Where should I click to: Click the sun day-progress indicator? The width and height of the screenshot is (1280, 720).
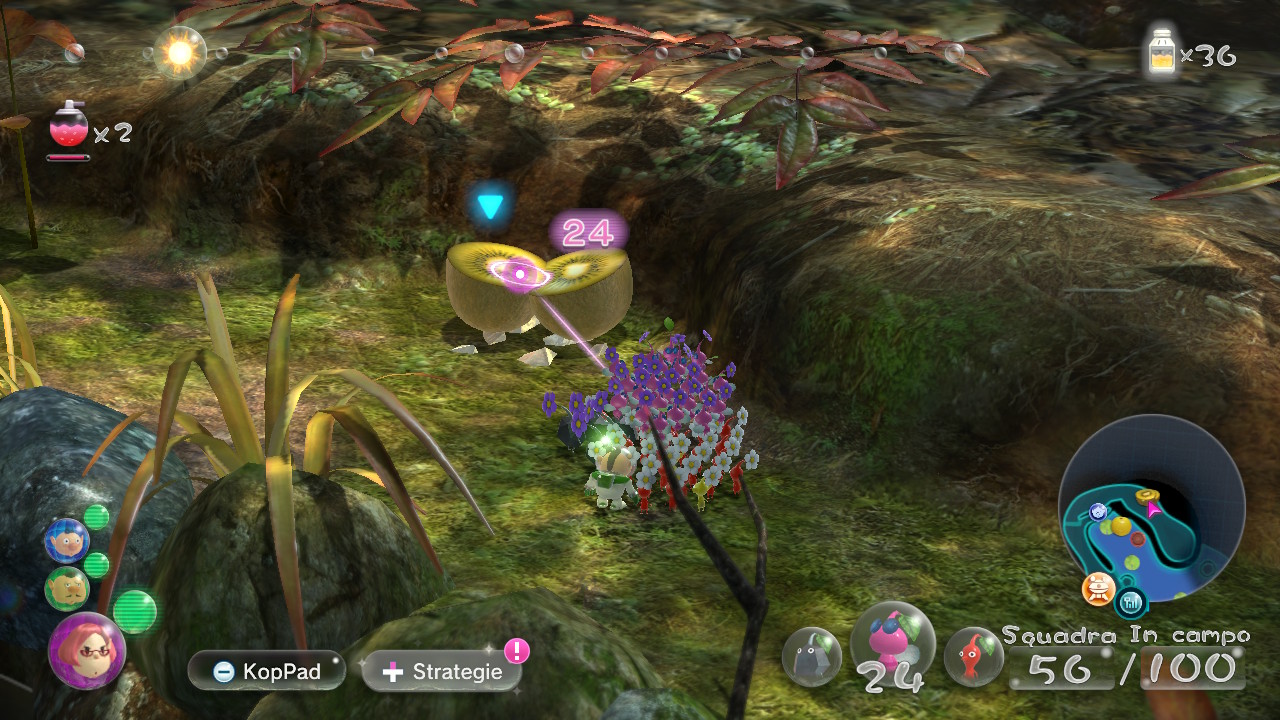pos(180,52)
